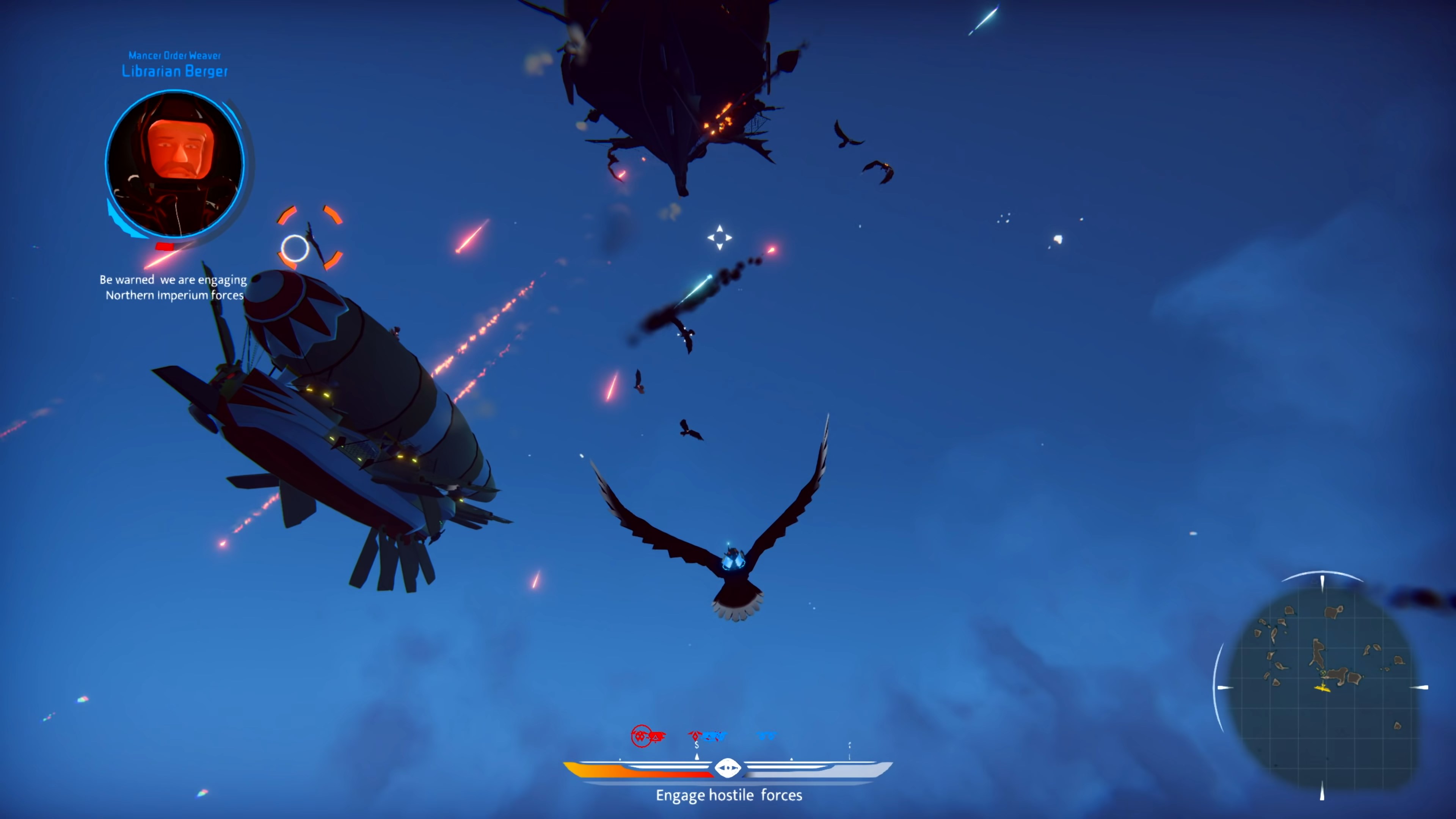Screen dimensions: 1456x819
Task: Select the Mancer Order Weaver title text
Action: [175, 56]
